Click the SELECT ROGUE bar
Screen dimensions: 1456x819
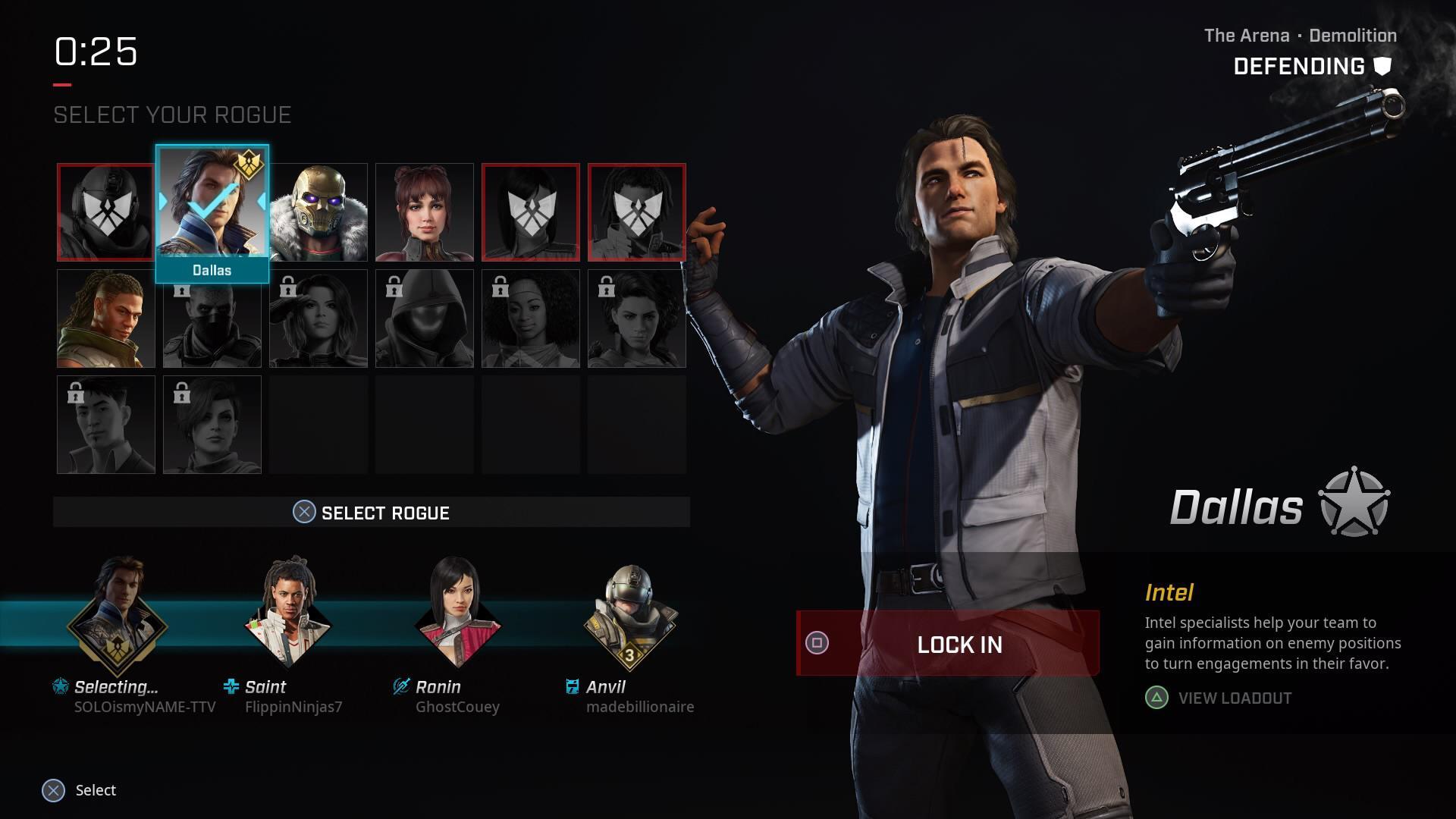[x=372, y=513]
